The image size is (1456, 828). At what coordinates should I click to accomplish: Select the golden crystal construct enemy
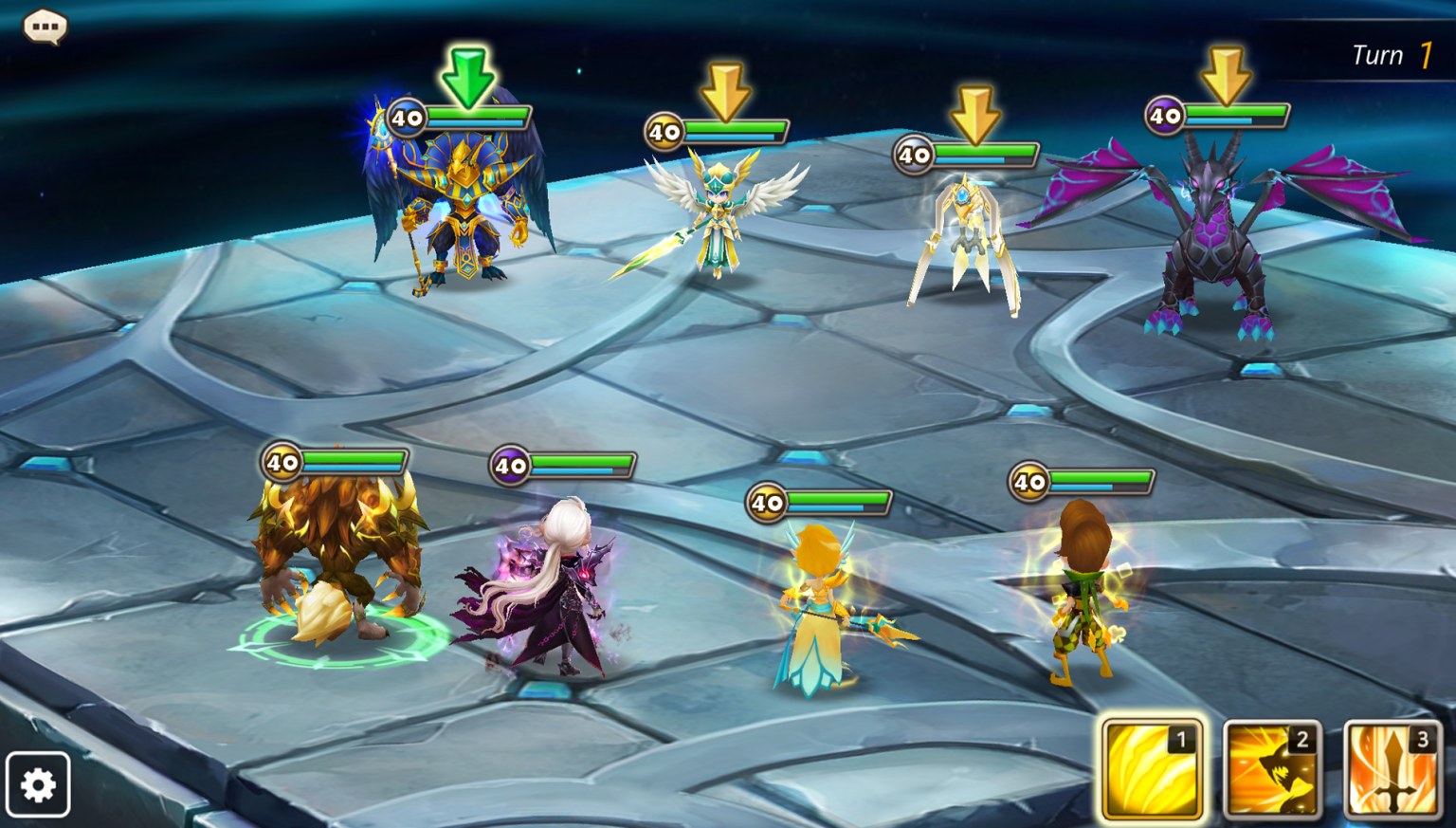click(x=965, y=237)
